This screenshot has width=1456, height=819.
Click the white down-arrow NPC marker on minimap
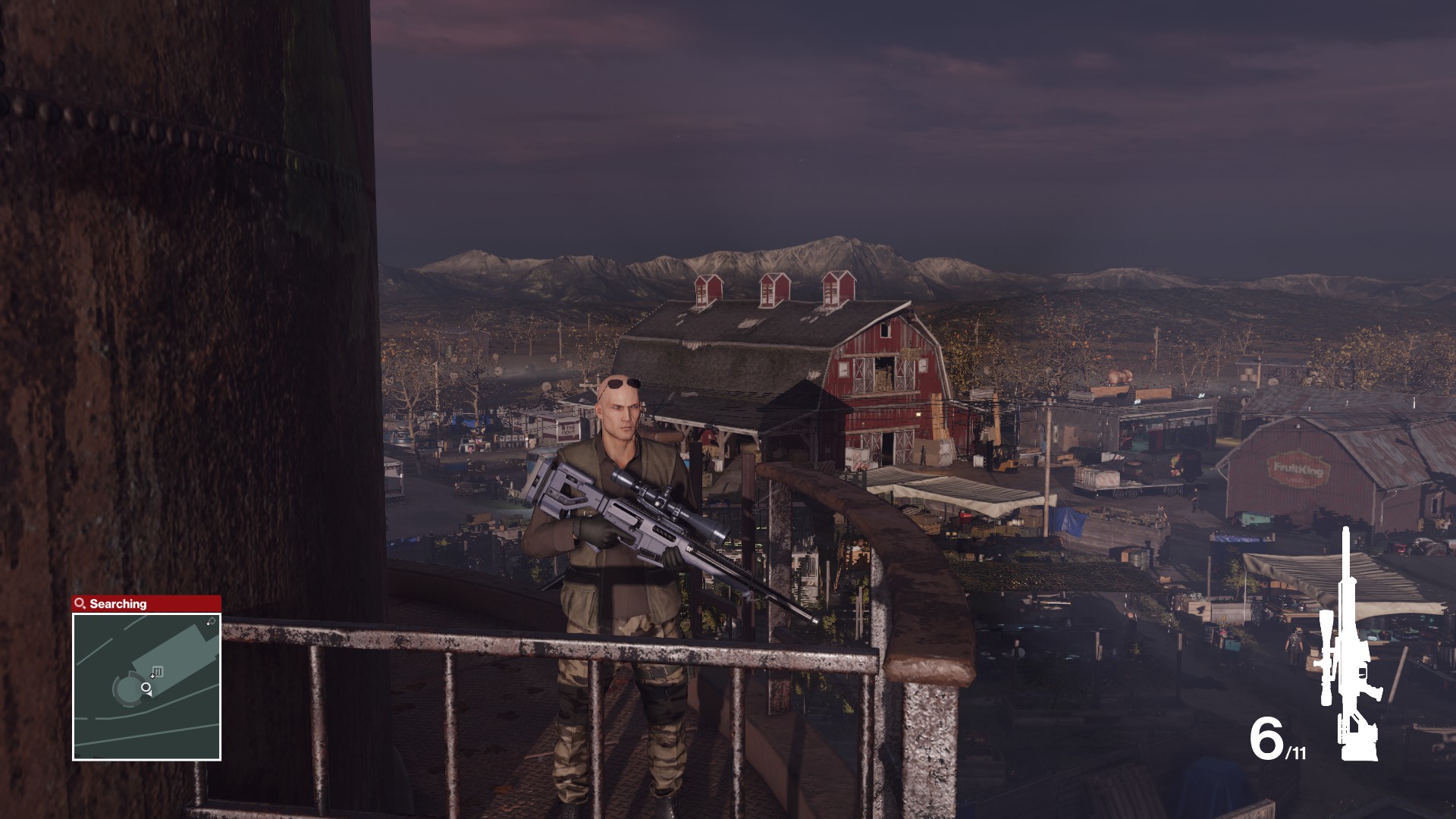pyautogui.click(x=152, y=676)
